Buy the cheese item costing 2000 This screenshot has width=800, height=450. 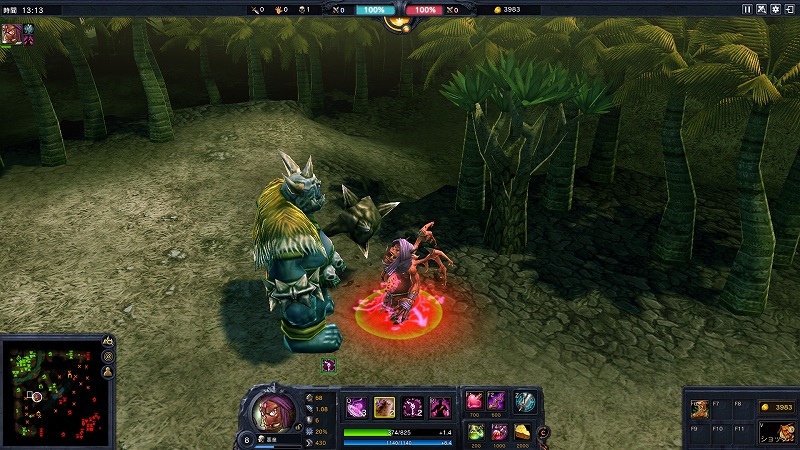(x=521, y=431)
